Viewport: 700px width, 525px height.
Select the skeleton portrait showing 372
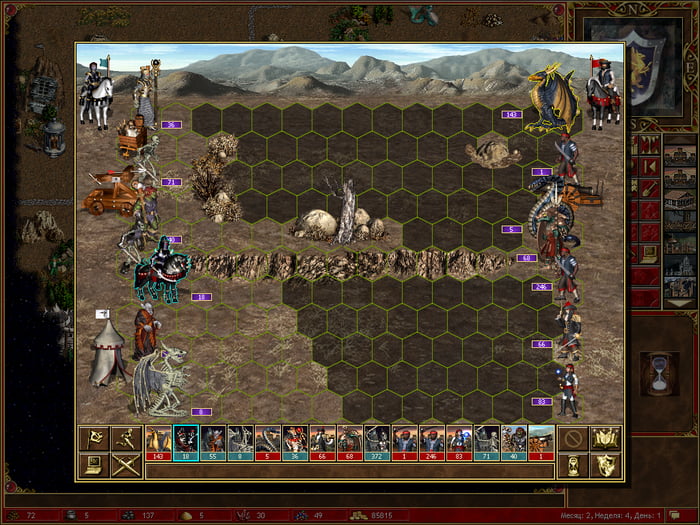[376, 442]
